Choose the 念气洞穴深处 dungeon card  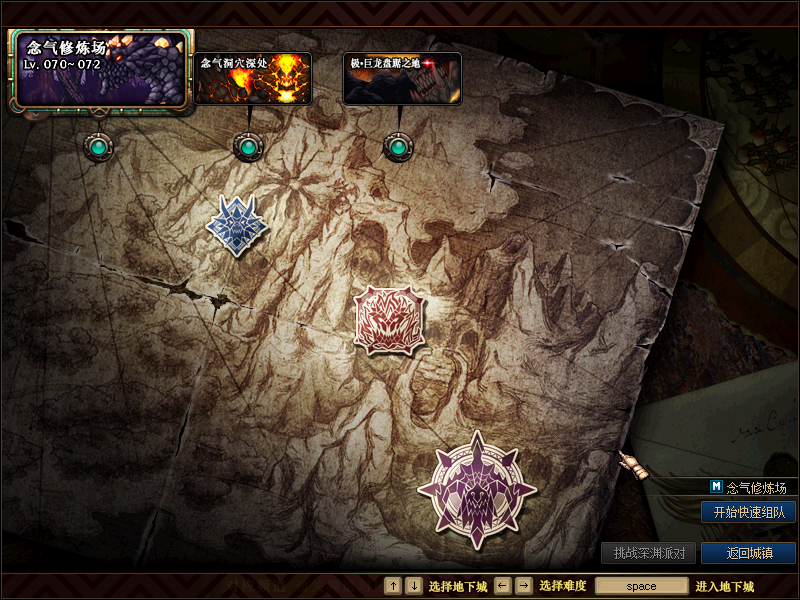tap(252, 79)
